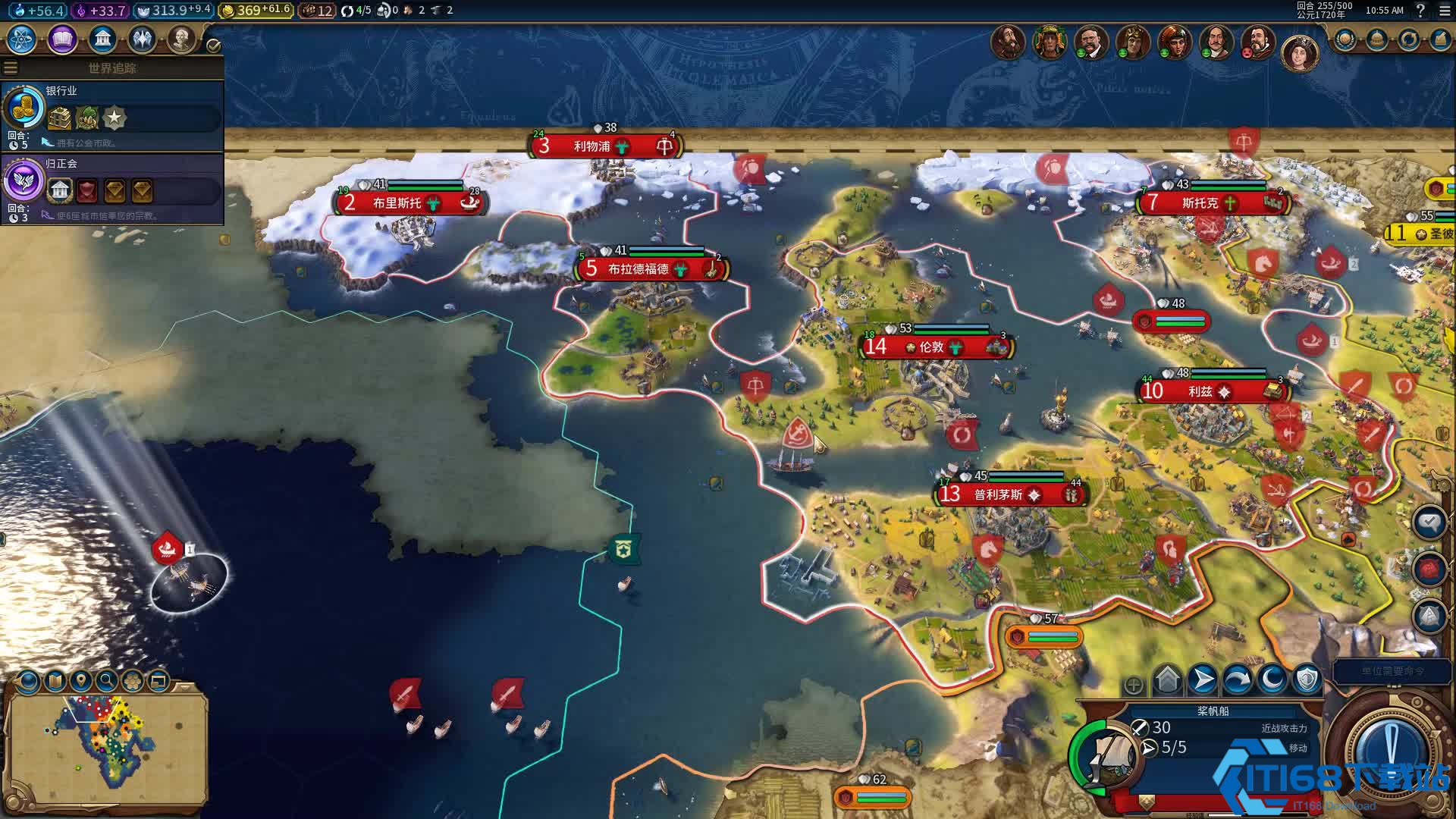Toggle the 世界追踪 hamburger list button
Screen dimensions: 1456x819
11,68
